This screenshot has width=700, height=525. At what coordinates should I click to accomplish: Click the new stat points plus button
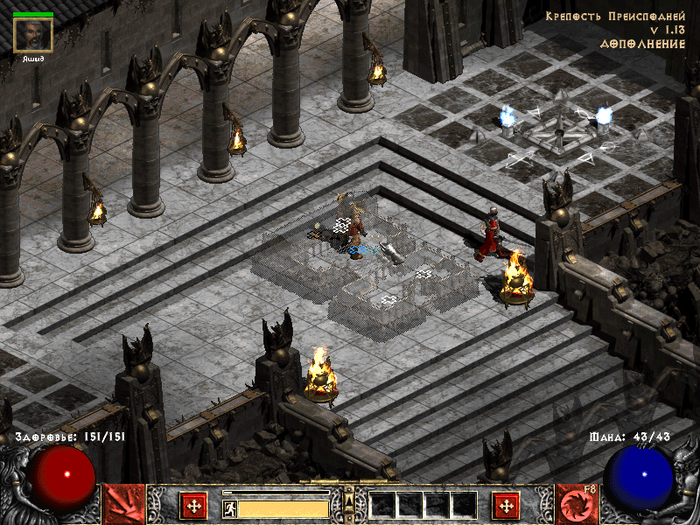coord(193,504)
